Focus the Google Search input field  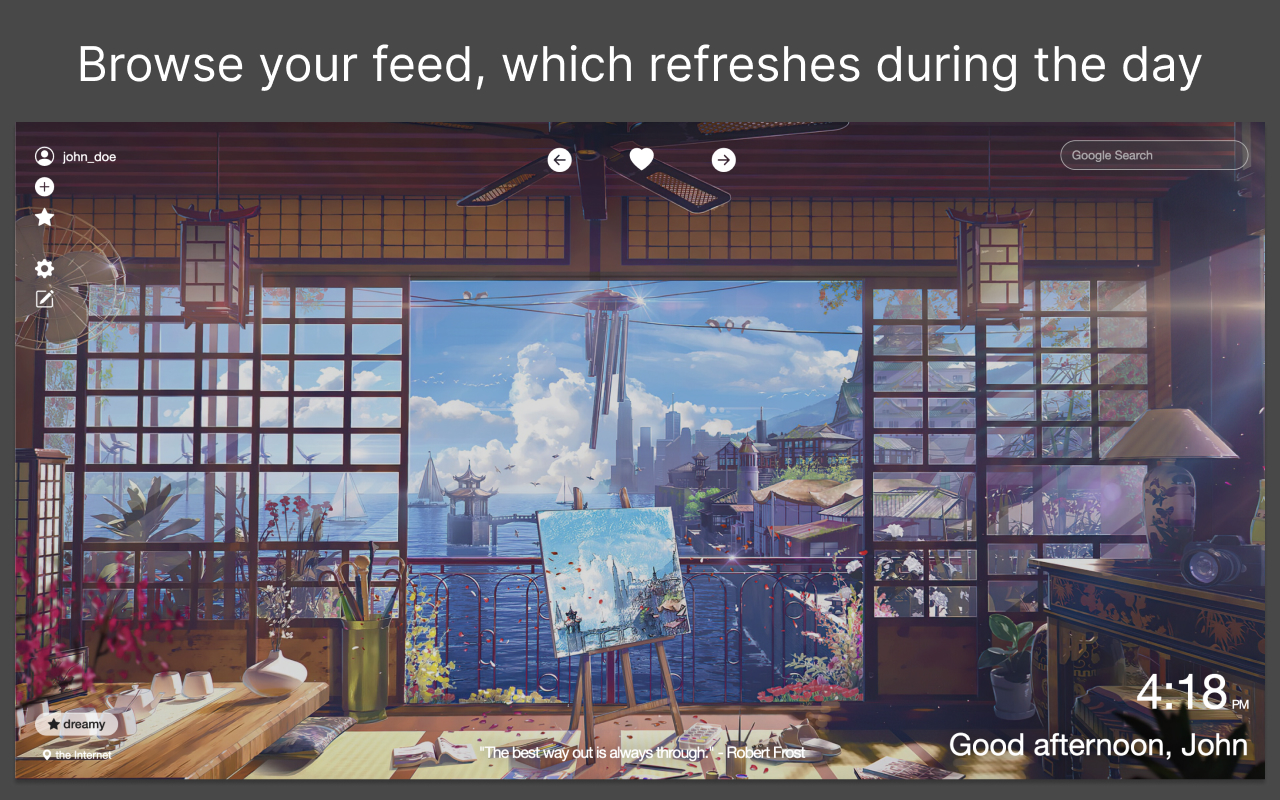point(1153,154)
